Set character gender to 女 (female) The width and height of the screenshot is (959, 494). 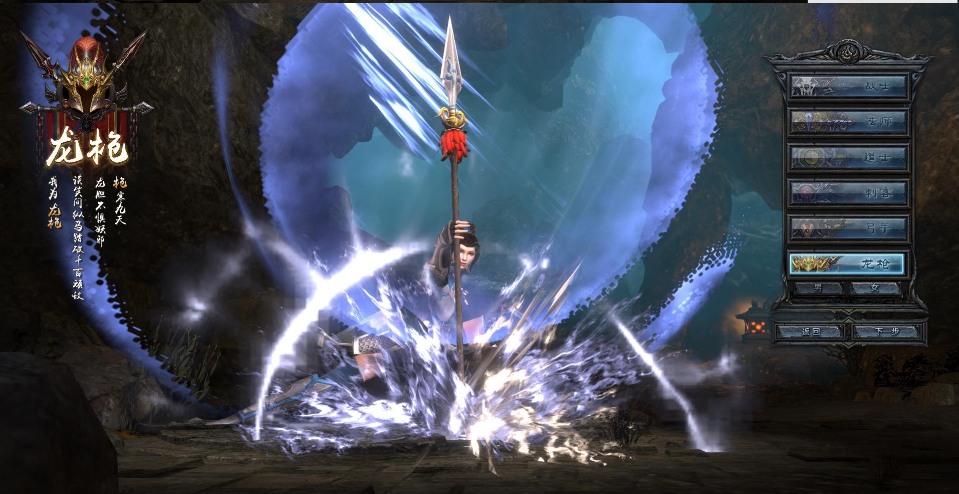876,288
